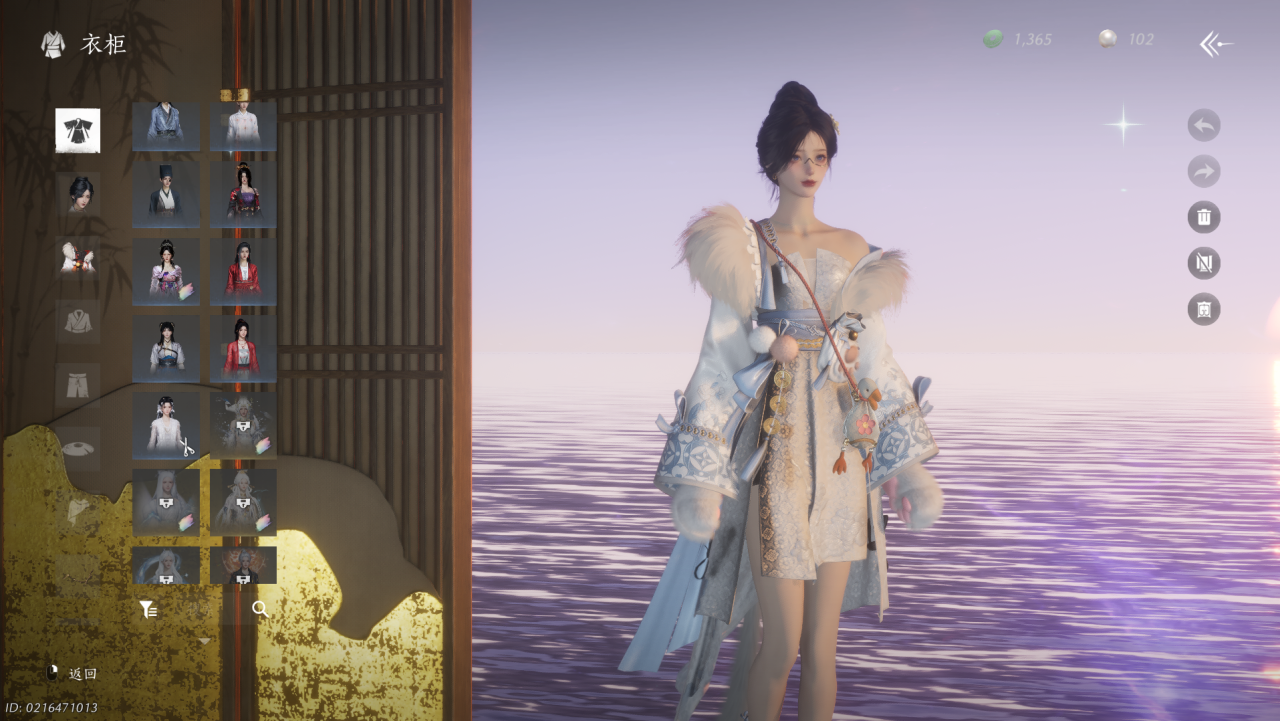Select the outfit sets category tab
The image size is (1280, 721).
click(77, 130)
